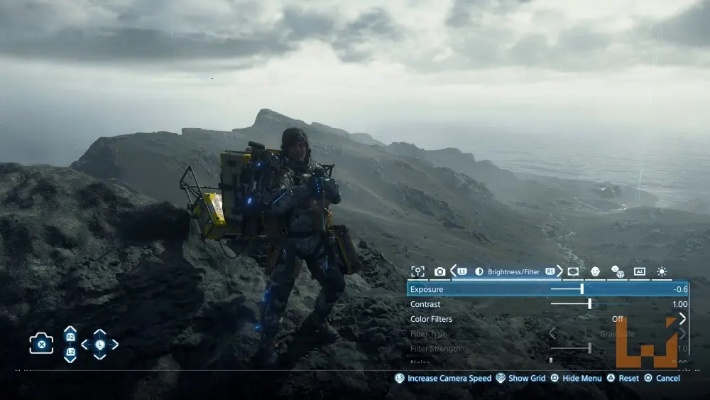Open the focus frame tab in photo mode
710x400 pixels.
(x=417, y=271)
